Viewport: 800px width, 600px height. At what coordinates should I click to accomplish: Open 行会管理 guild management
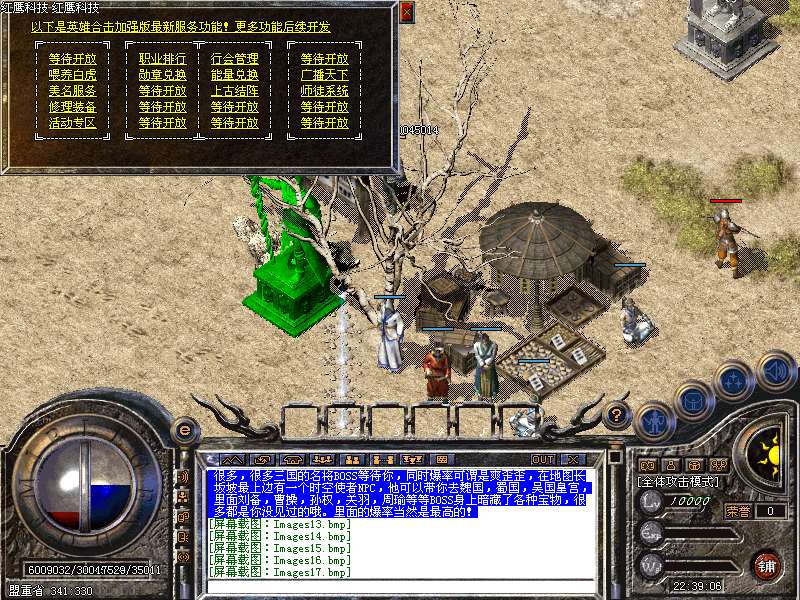pos(234,59)
